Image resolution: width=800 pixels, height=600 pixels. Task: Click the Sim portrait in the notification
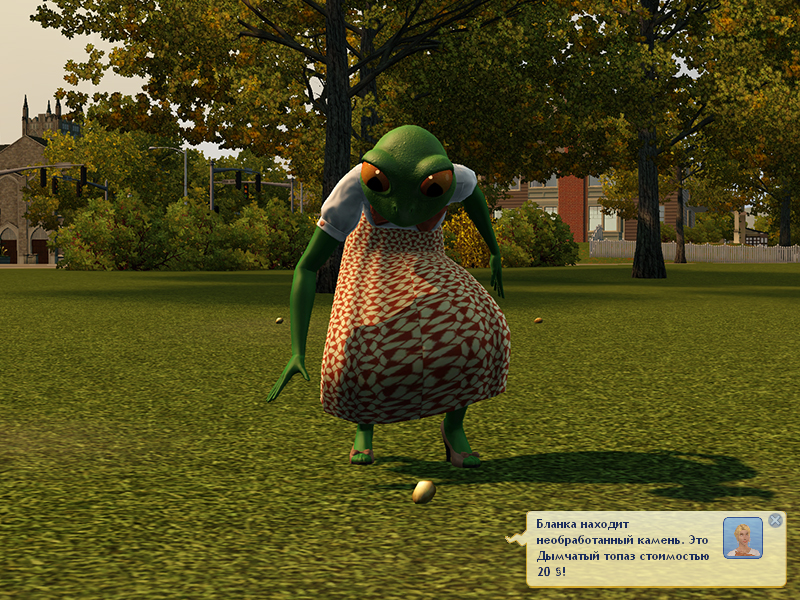pyautogui.click(x=742, y=538)
